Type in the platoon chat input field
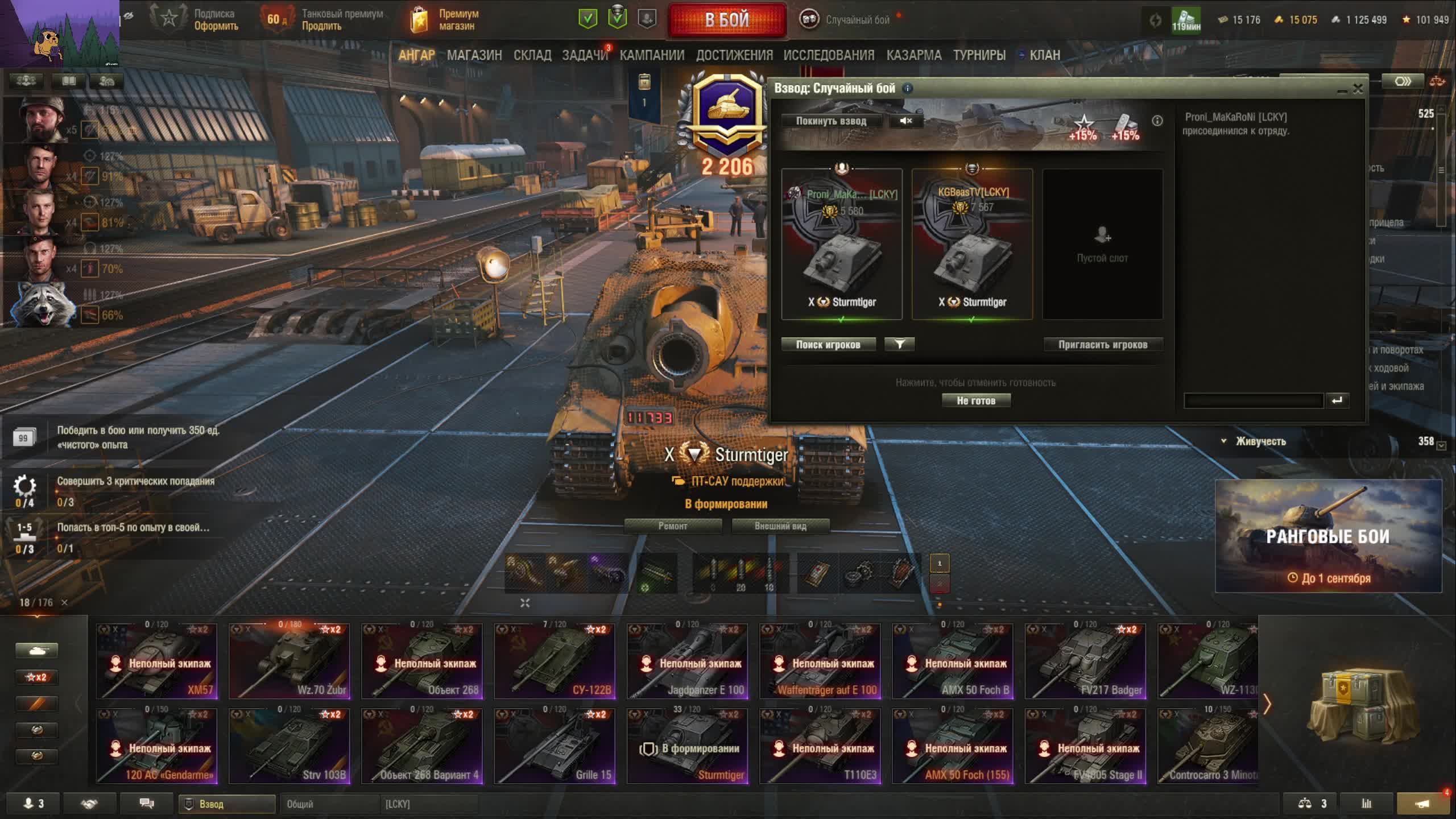This screenshot has width=1456, height=819. click(1253, 401)
